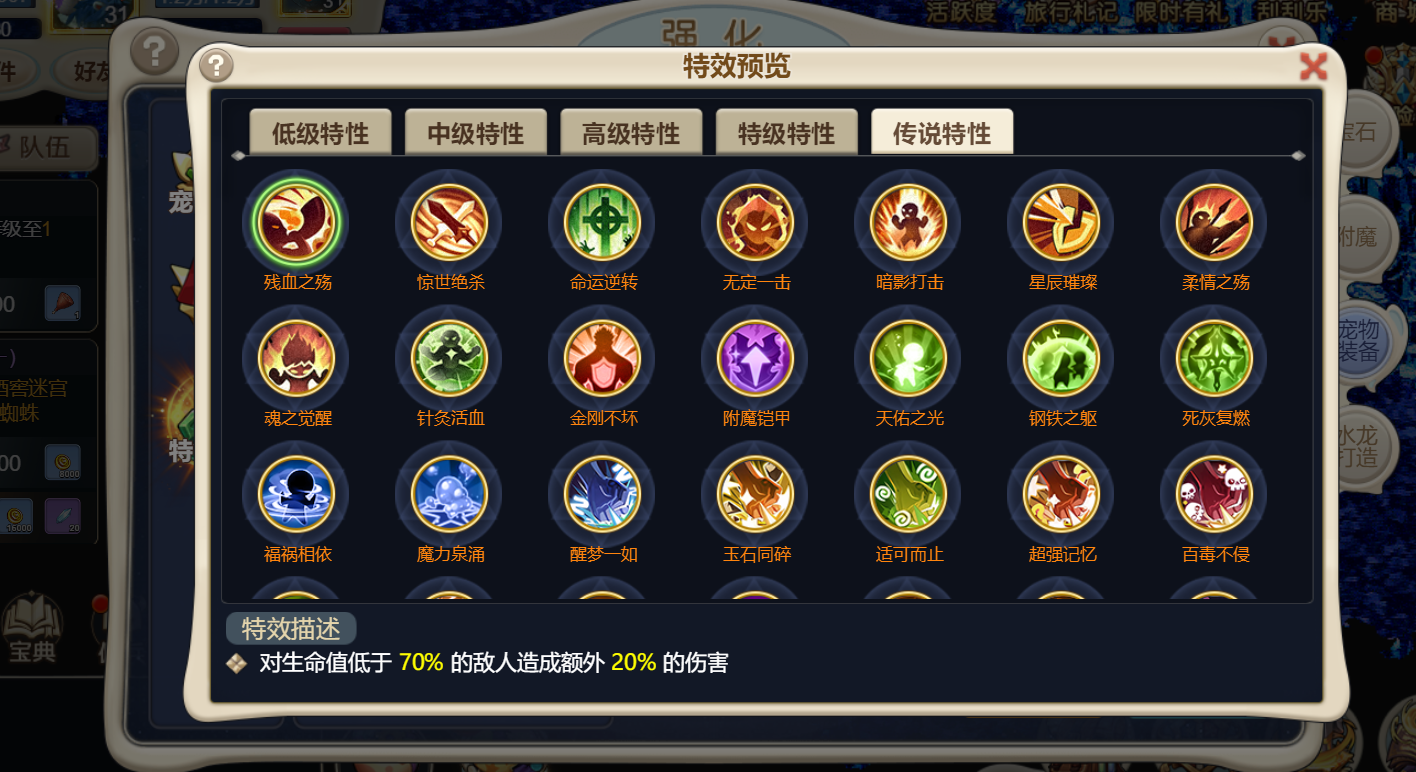This screenshot has height=772, width=1416.
Task: Show the 特级特性 tab
Action: click(x=786, y=133)
